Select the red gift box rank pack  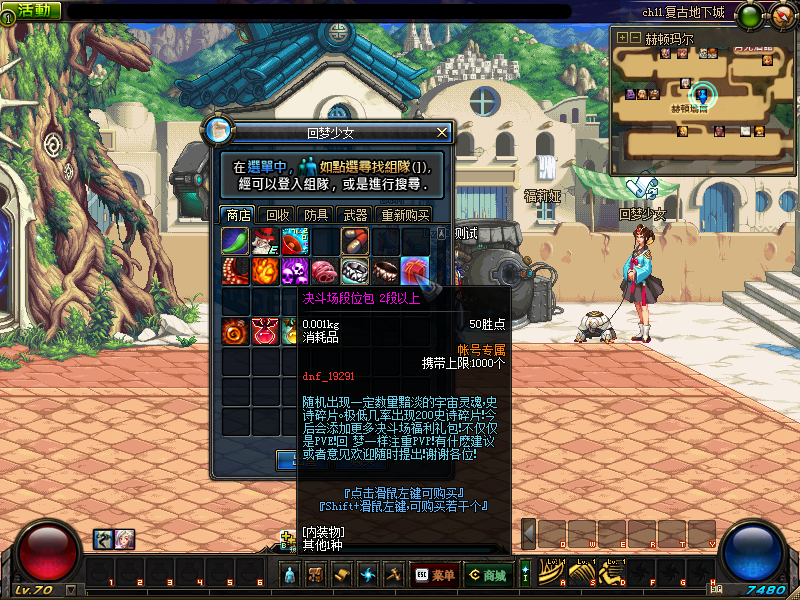pyautogui.click(x=415, y=271)
